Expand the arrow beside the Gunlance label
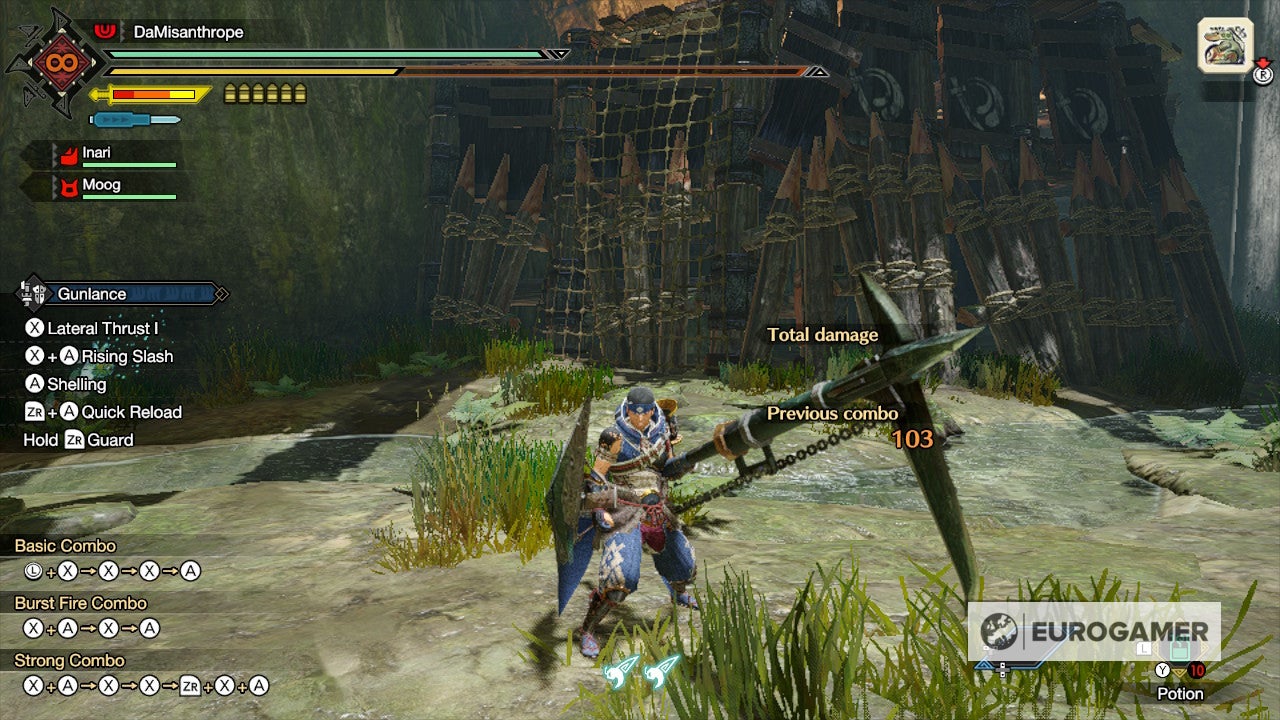This screenshot has height=720, width=1280. (221, 294)
